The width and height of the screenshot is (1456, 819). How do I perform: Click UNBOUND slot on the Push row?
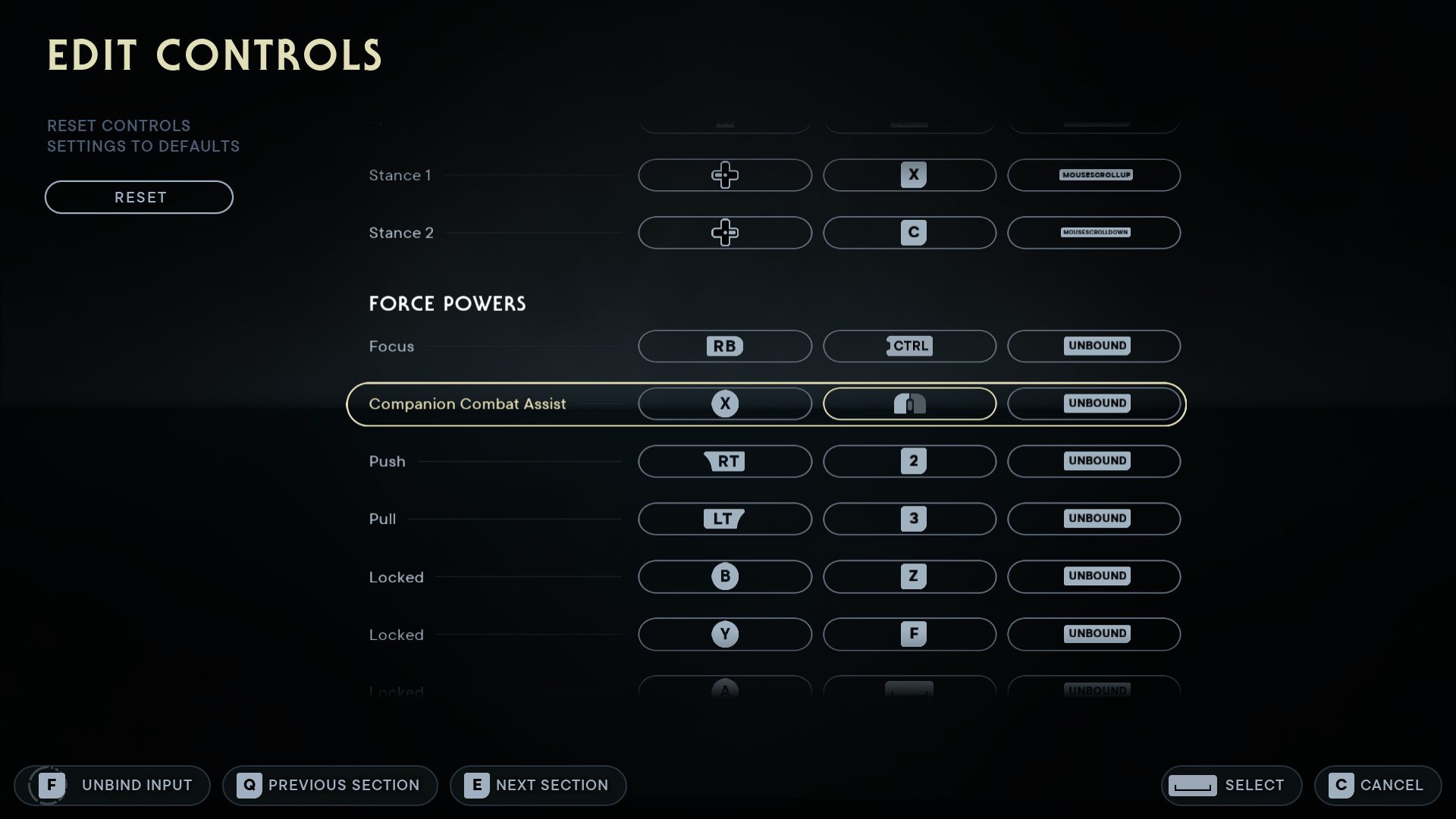pos(1094,461)
